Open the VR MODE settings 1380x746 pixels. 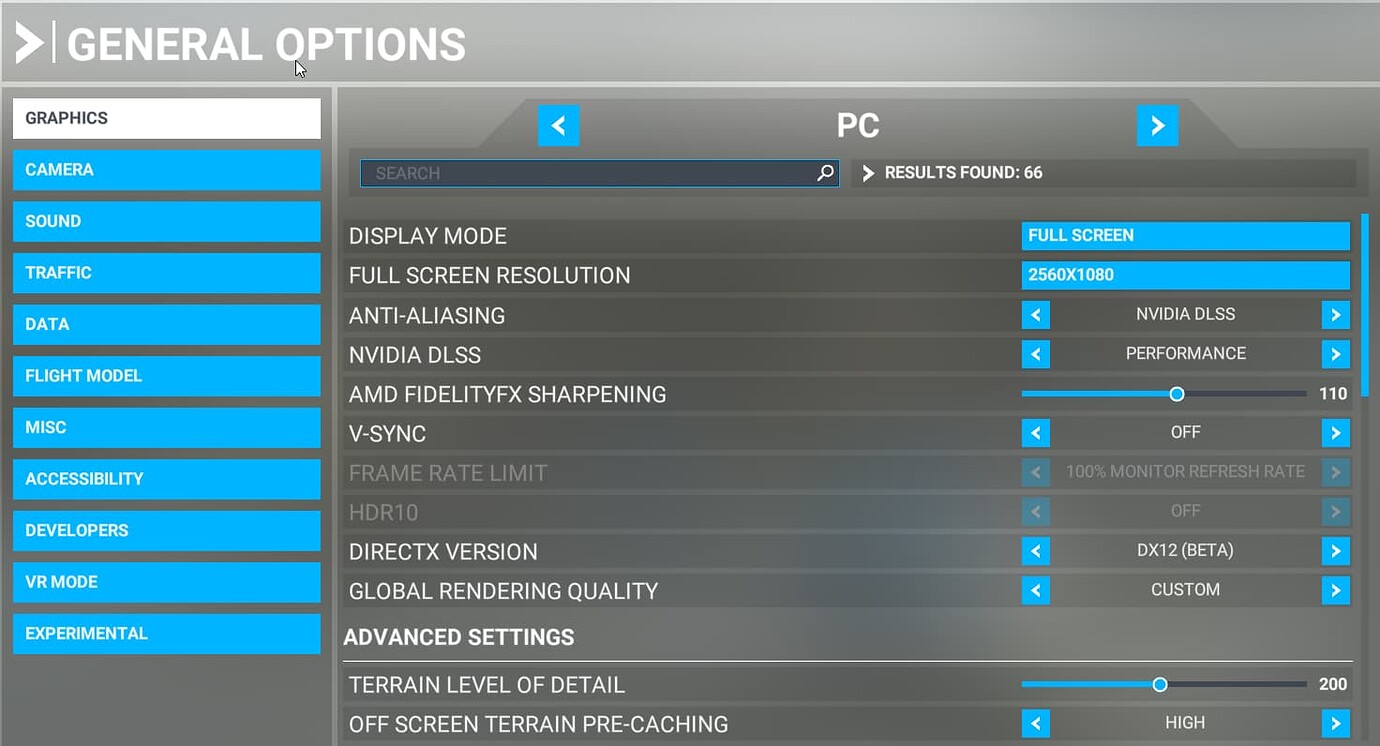tap(166, 582)
